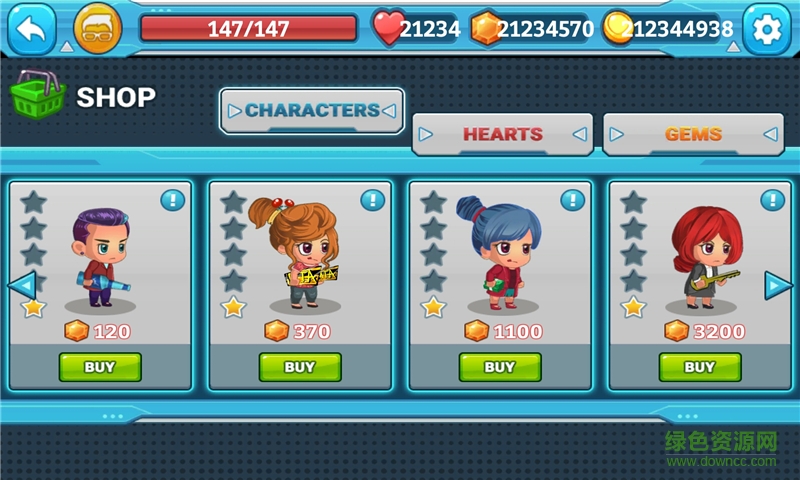Show info for the purple-haired character

[x=173, y=200]
